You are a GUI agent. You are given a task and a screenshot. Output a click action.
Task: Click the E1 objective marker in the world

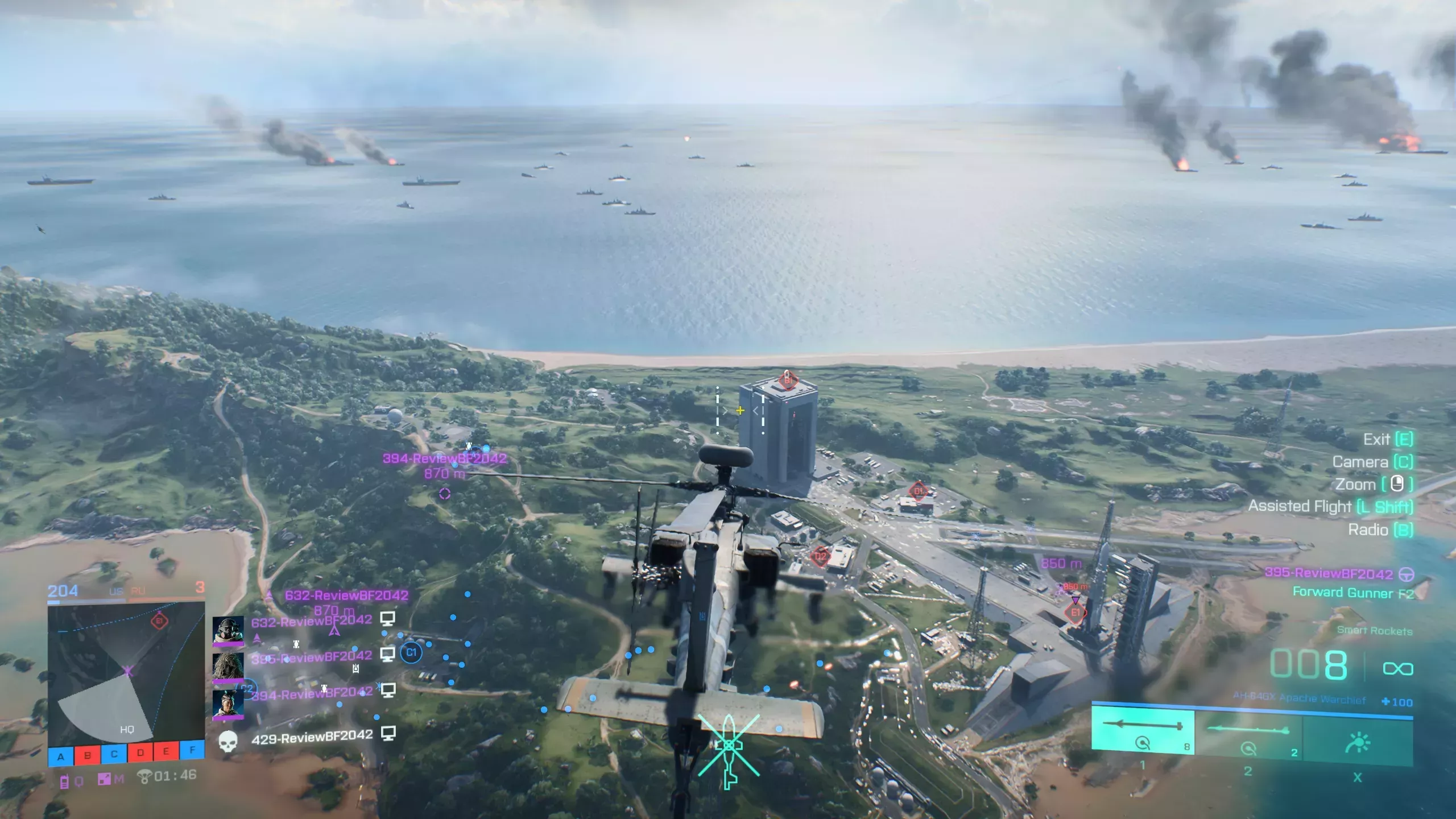pyautogui.click(x=1075, y=613)
